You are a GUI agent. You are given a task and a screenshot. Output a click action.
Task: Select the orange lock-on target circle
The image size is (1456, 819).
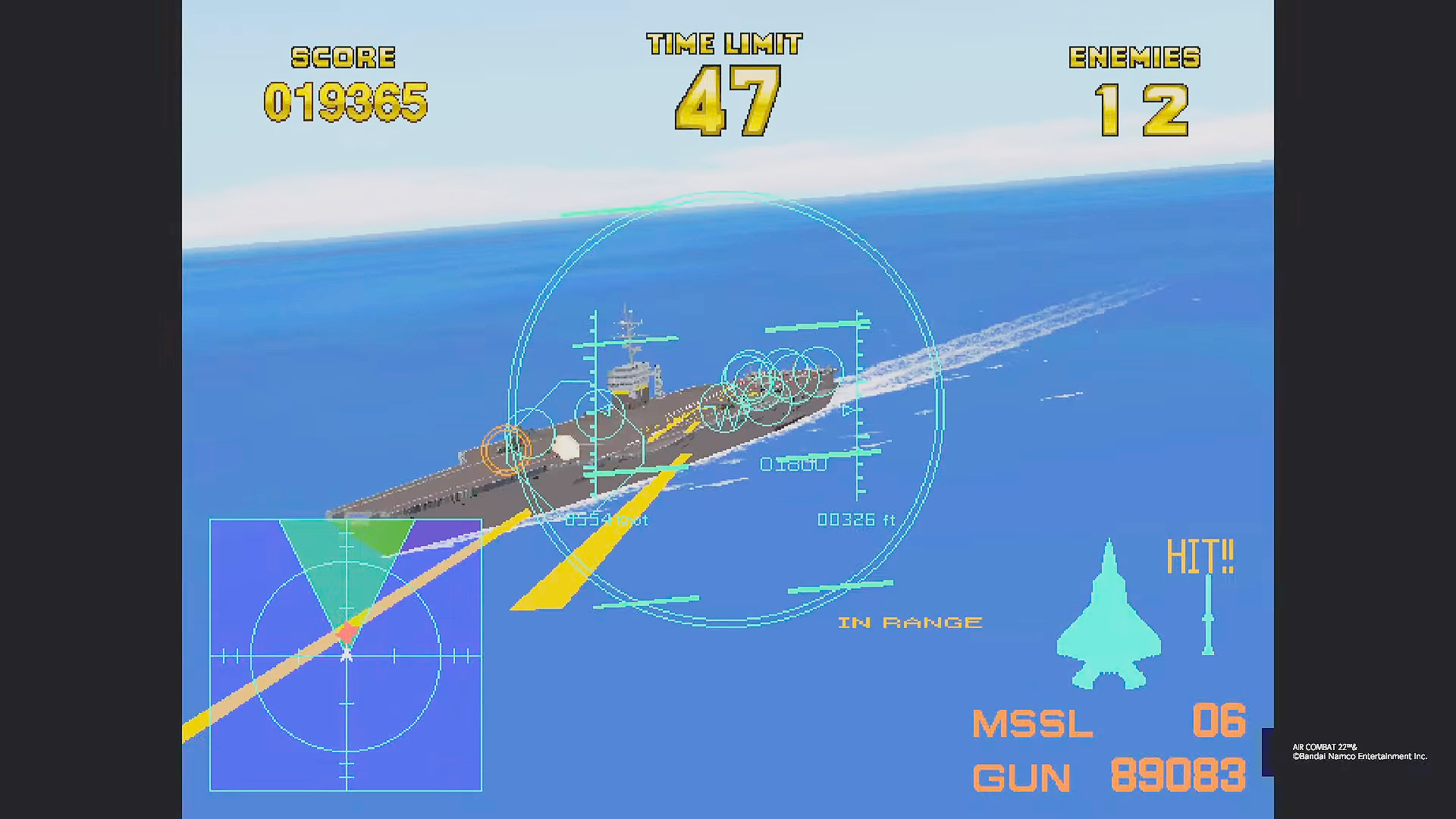pos(504,451)
